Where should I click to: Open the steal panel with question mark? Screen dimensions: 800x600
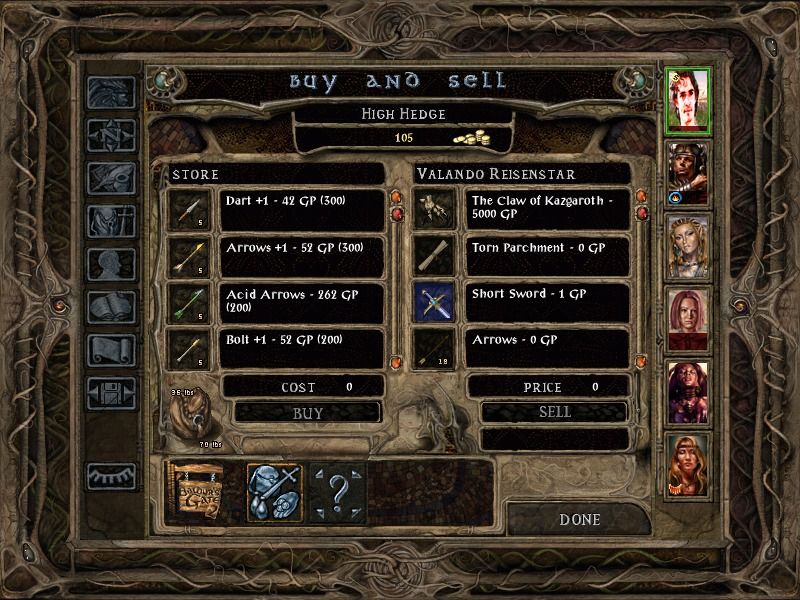[338, 491]
